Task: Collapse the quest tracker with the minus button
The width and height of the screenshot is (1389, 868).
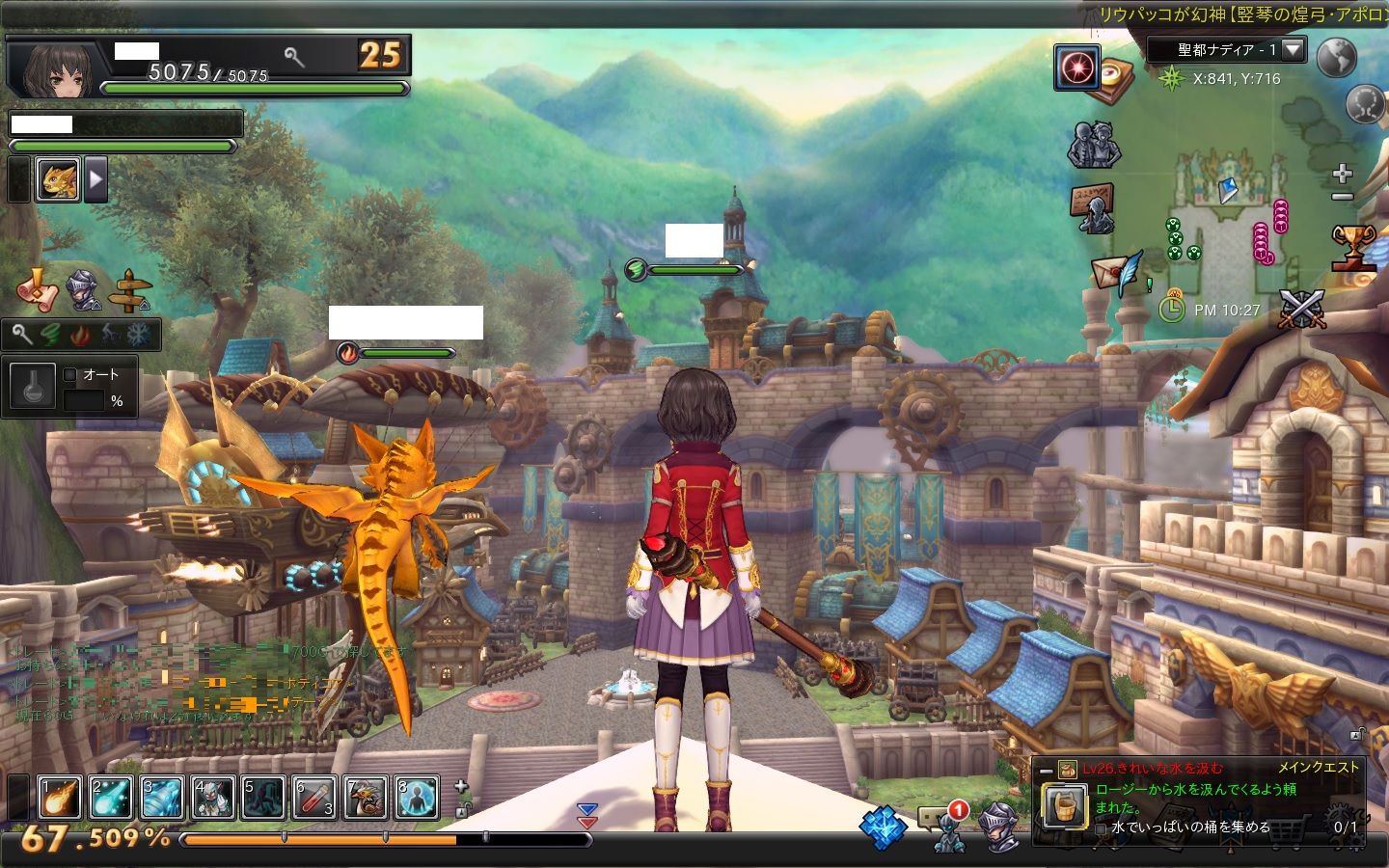Action: coord(1046,771)
